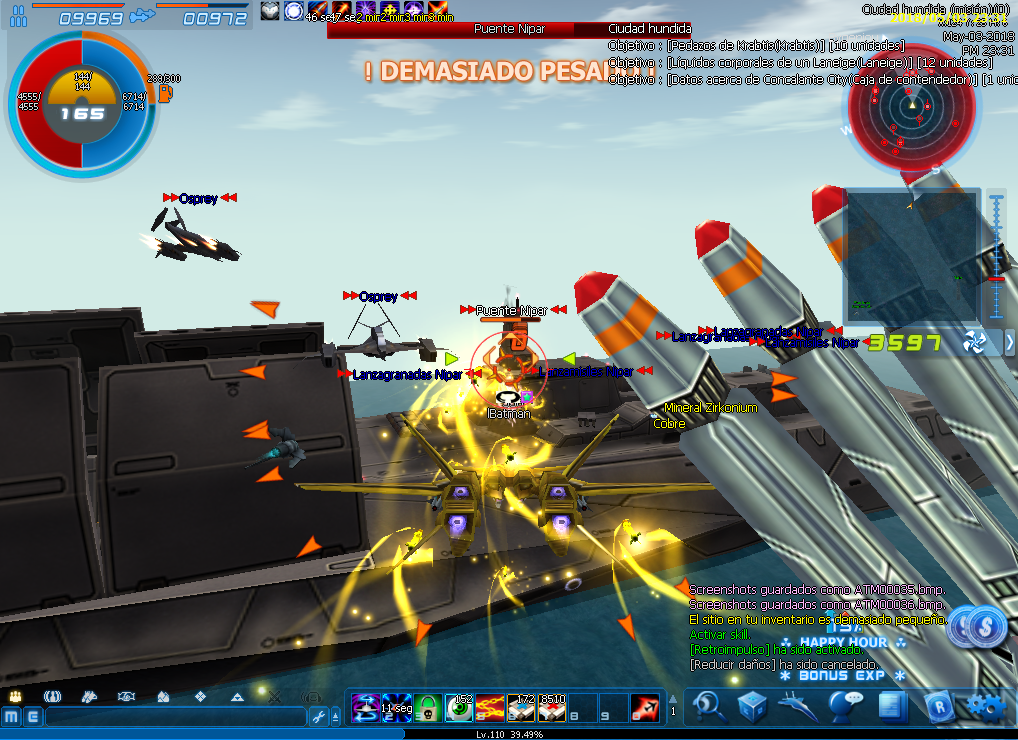The image size is (1018, 740).
Task: Expand the panel with the right arrow tab
Action: (x=1009, y=342)
